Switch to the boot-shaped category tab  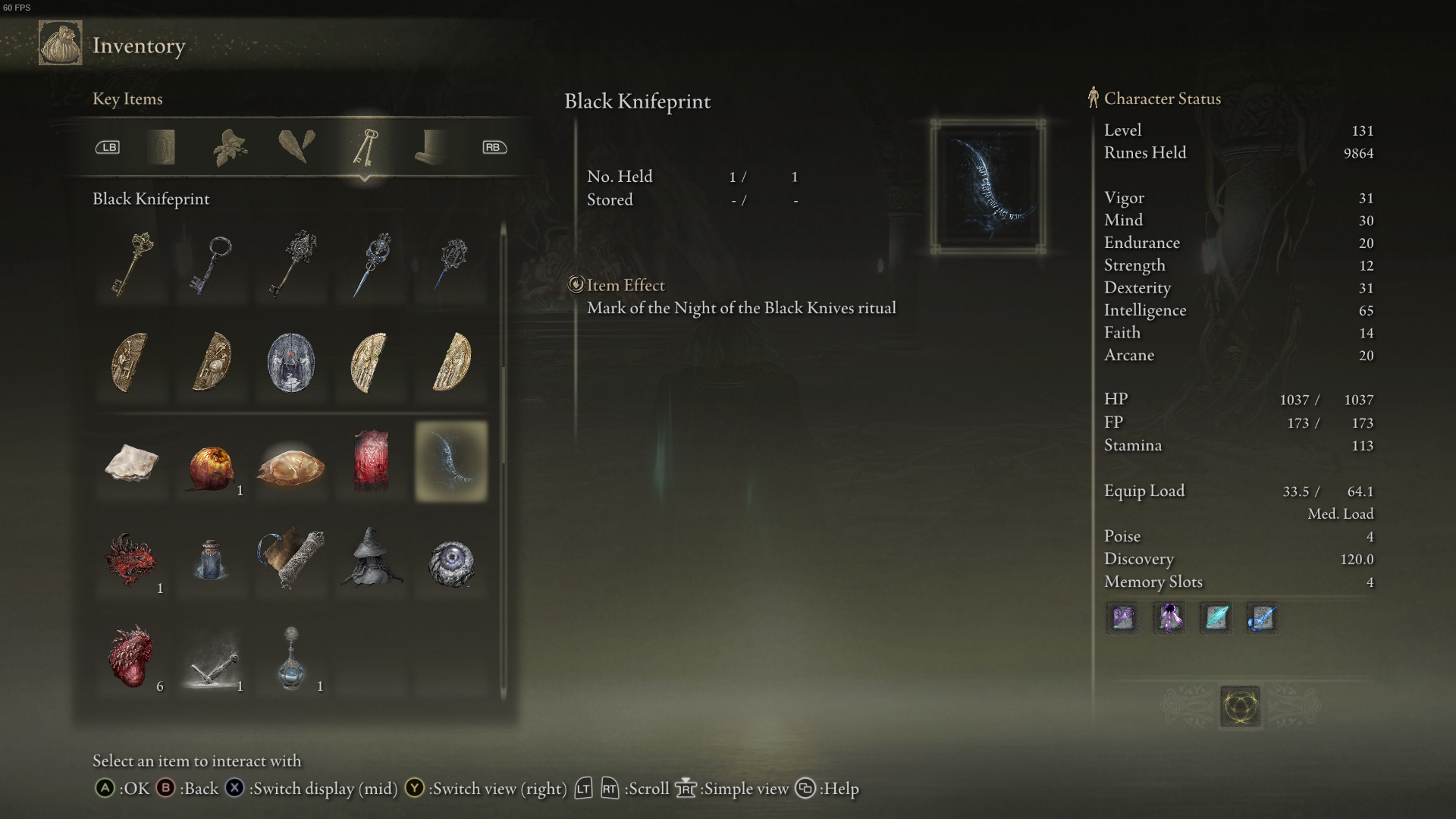[431, 148]
